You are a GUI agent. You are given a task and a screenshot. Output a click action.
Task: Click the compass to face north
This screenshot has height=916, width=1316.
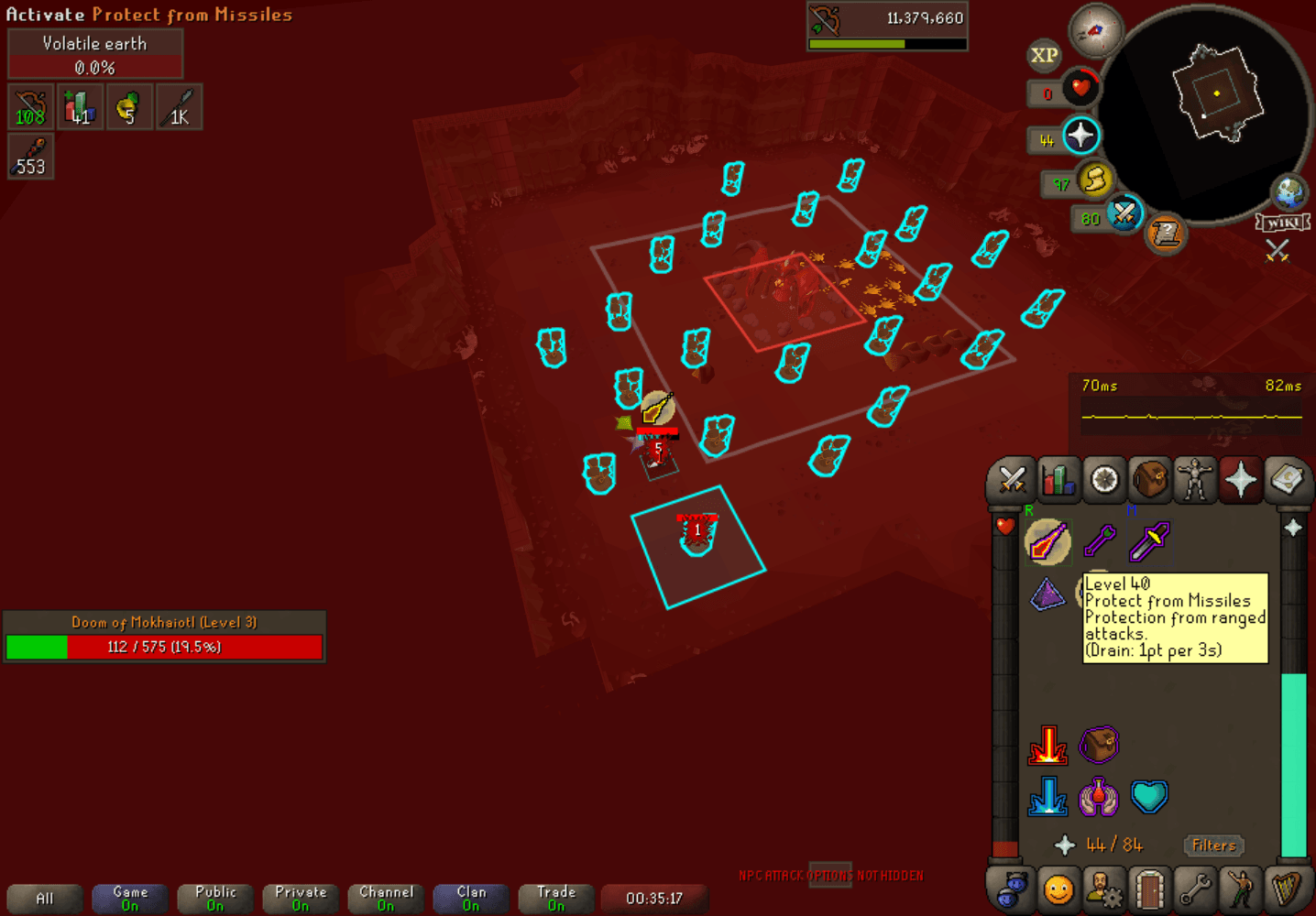(1096, 30)
